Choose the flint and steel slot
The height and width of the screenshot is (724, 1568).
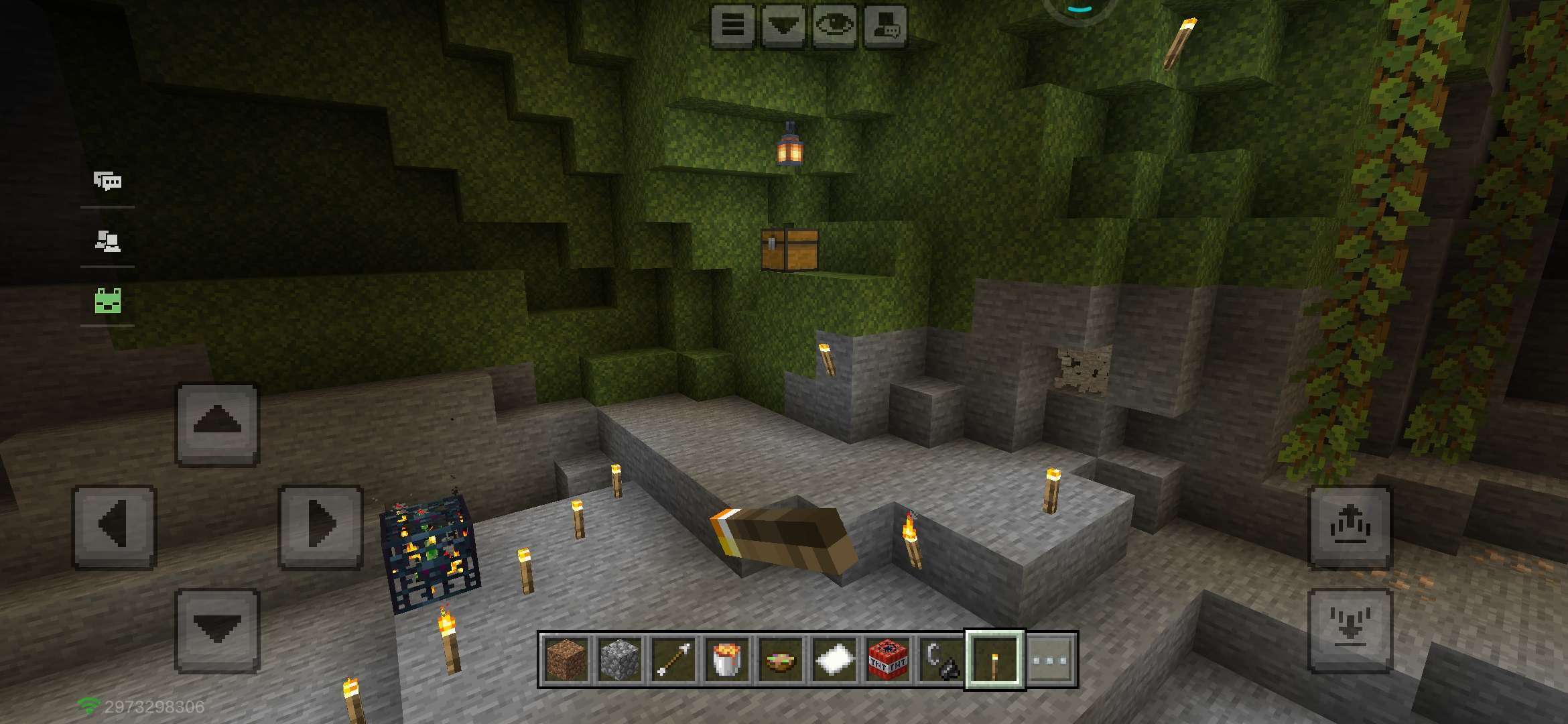(x=941, y=660)
